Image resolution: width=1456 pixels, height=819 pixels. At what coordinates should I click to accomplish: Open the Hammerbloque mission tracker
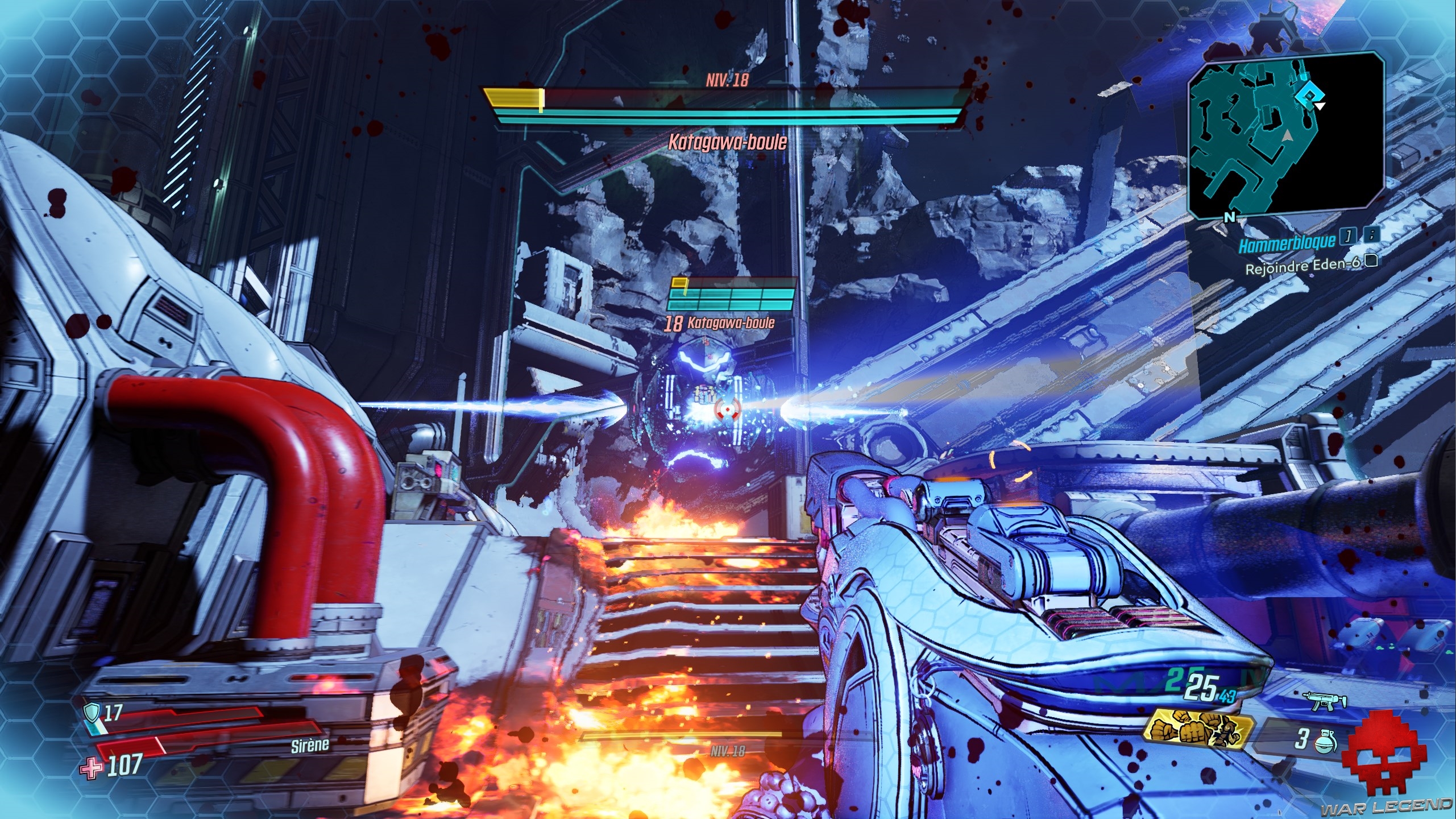(1287, 244)
